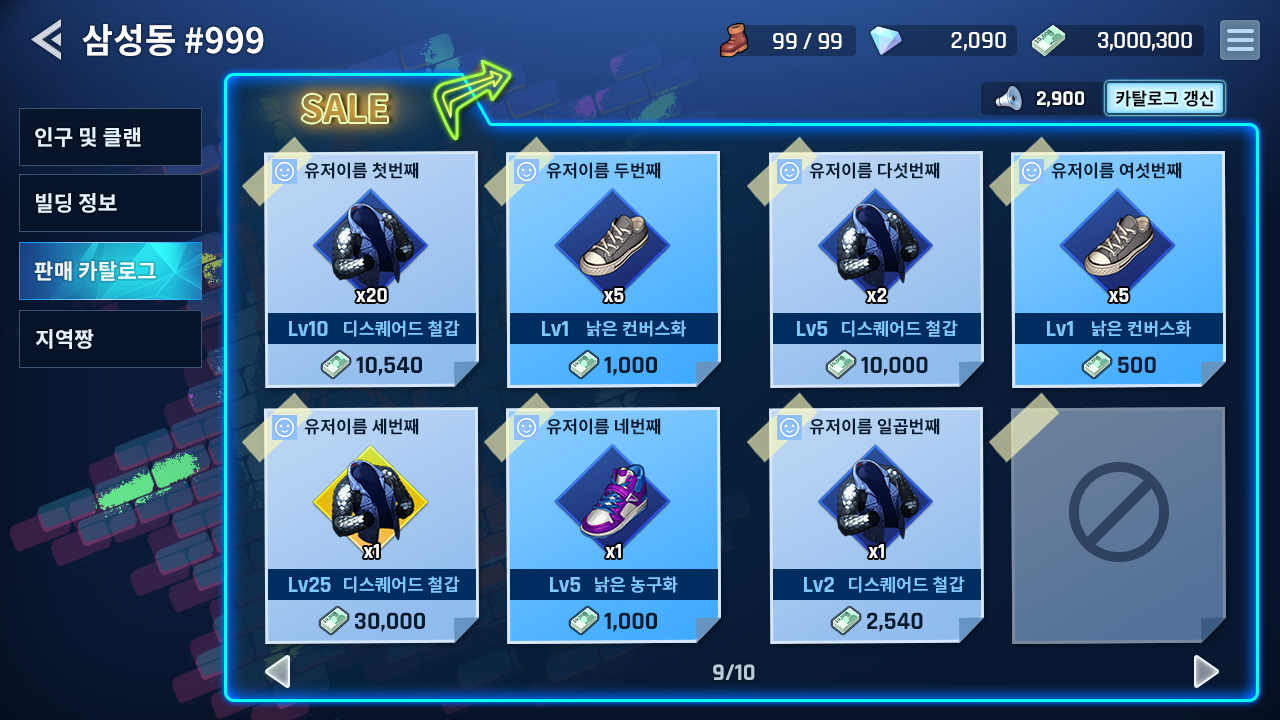Click the 카탈로그 갱신 refresh button
Viewport: 1280px width, 720px height.
(x=1164, y=98)
